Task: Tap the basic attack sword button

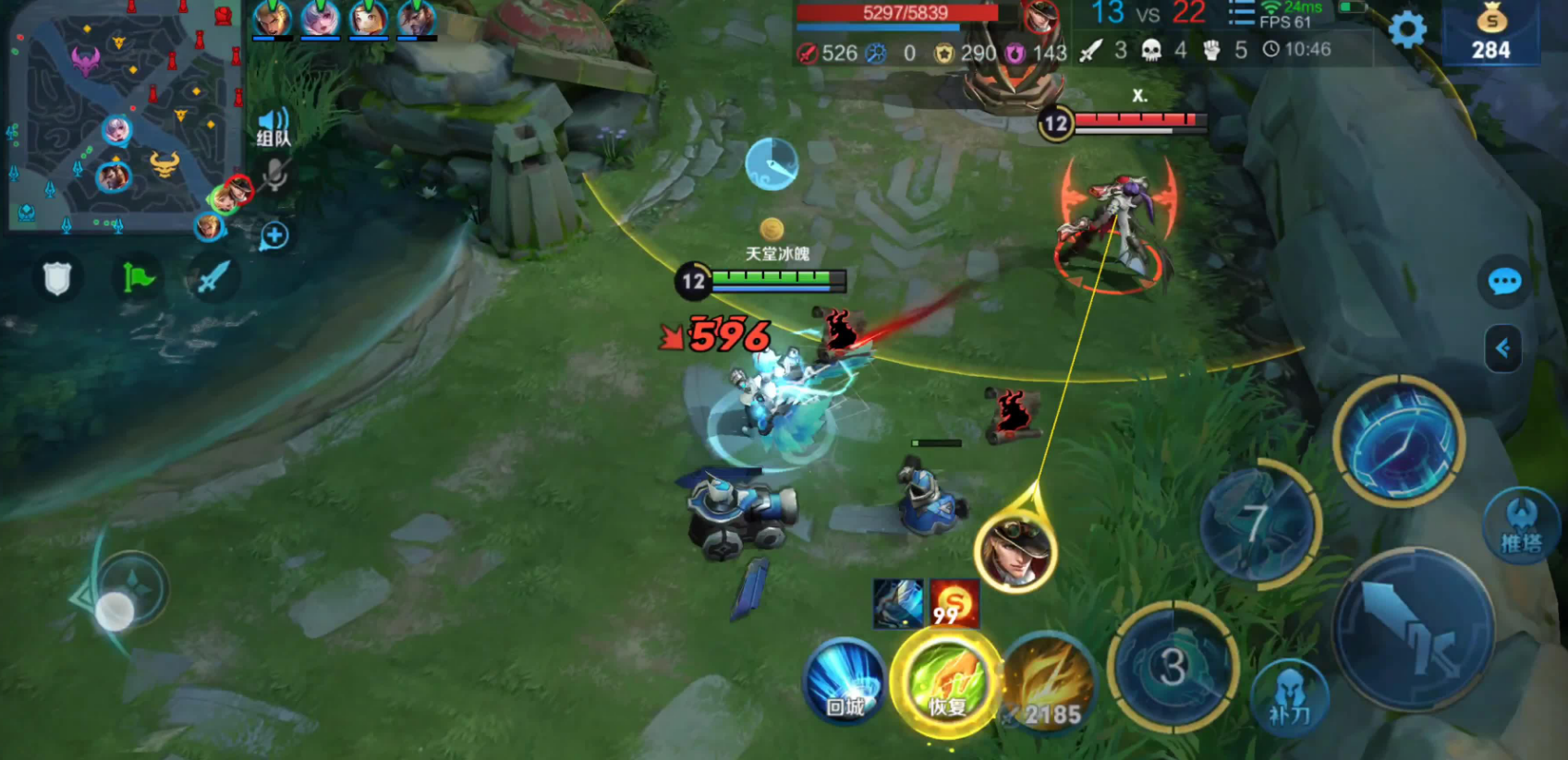Action: [1412, 630]
